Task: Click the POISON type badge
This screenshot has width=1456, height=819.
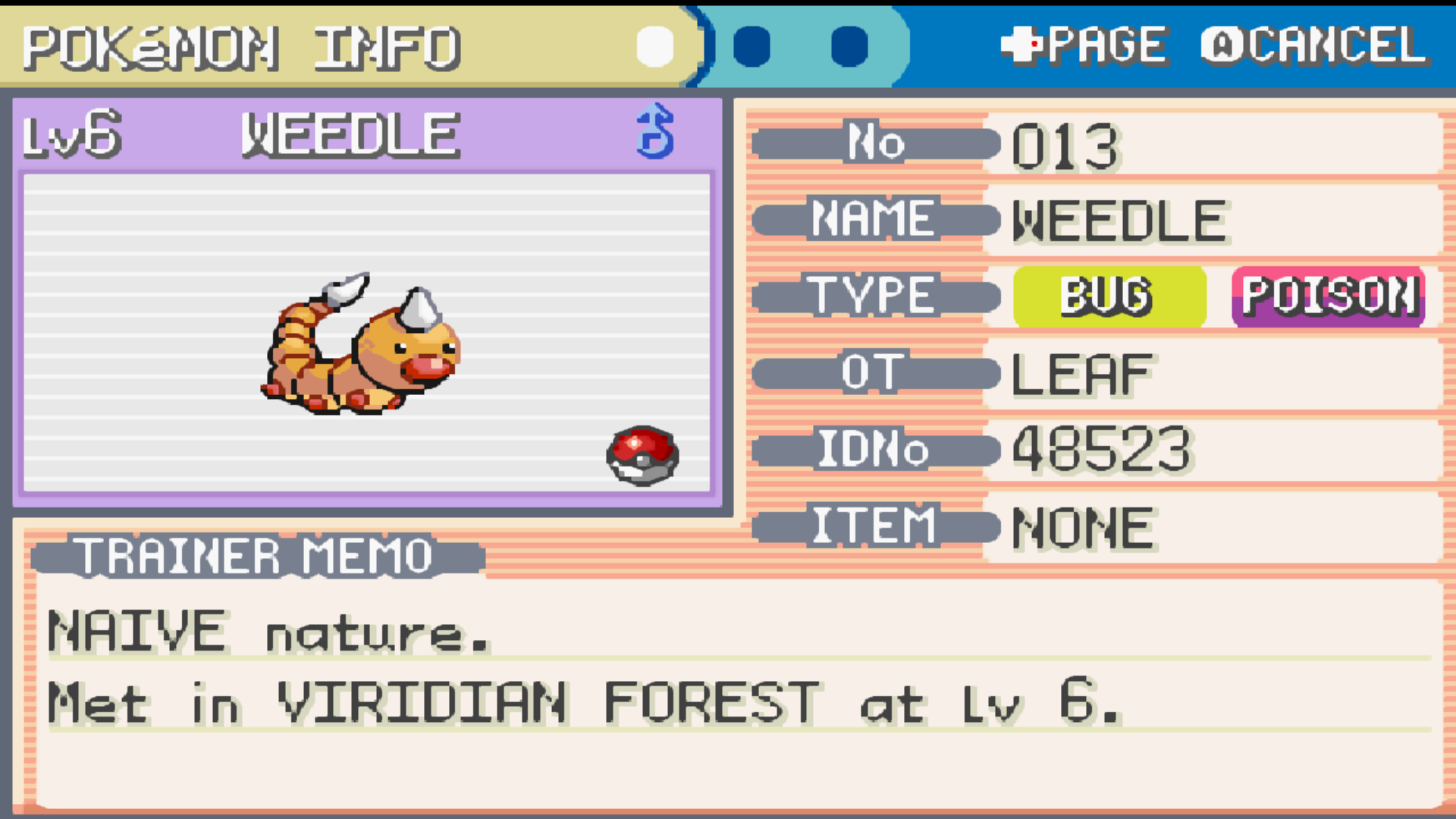Action: (1328, 296)
